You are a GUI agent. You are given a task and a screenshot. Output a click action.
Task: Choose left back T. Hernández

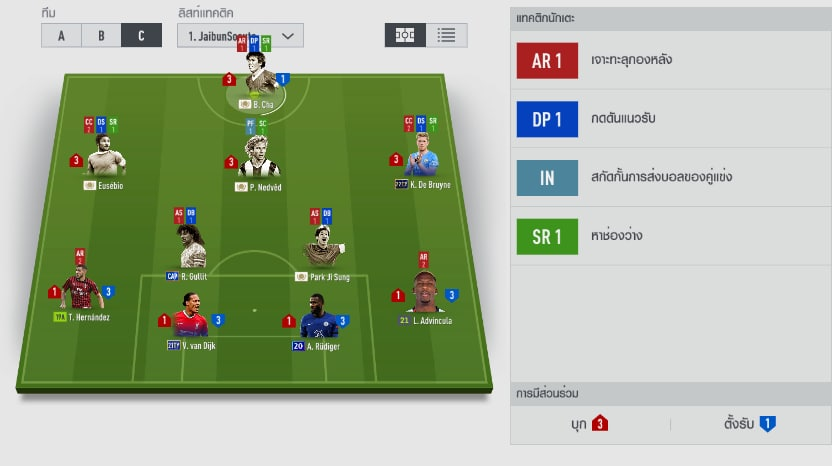[82, 293]
